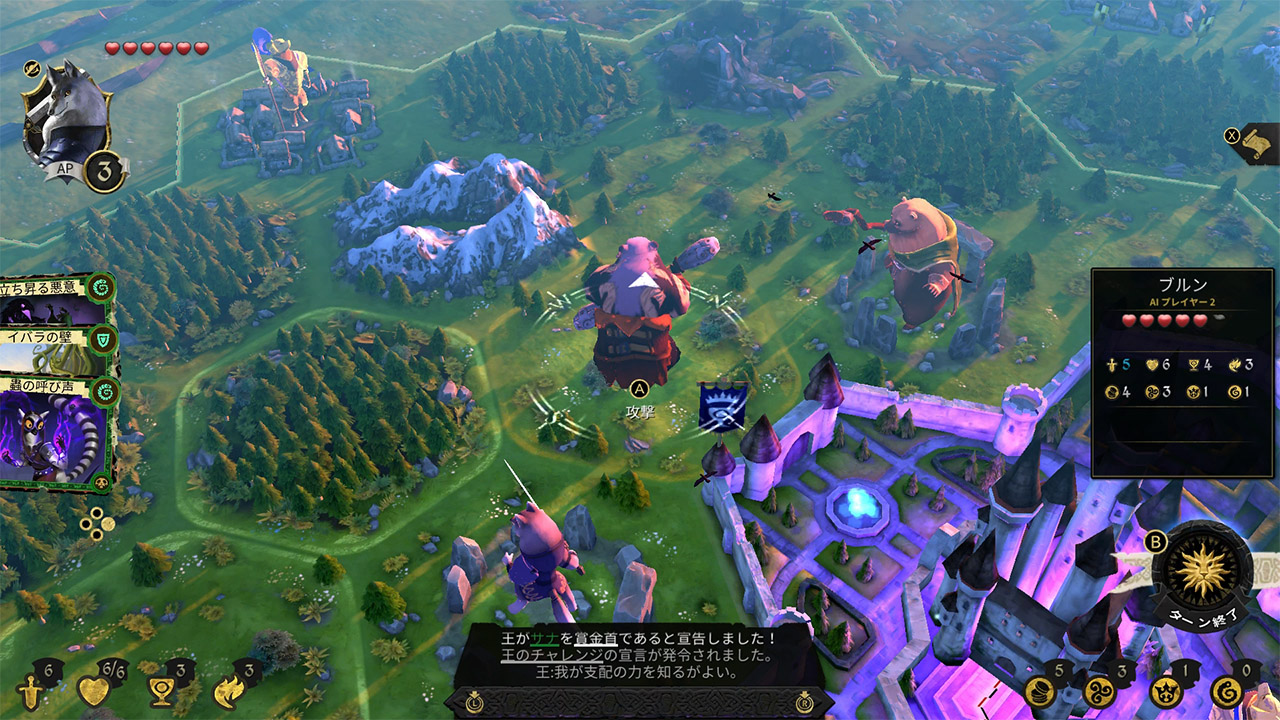Click the End Turn sun button
Image resolution: width=1280 pixels, height=720 pixels.
tap(1201, 572)
